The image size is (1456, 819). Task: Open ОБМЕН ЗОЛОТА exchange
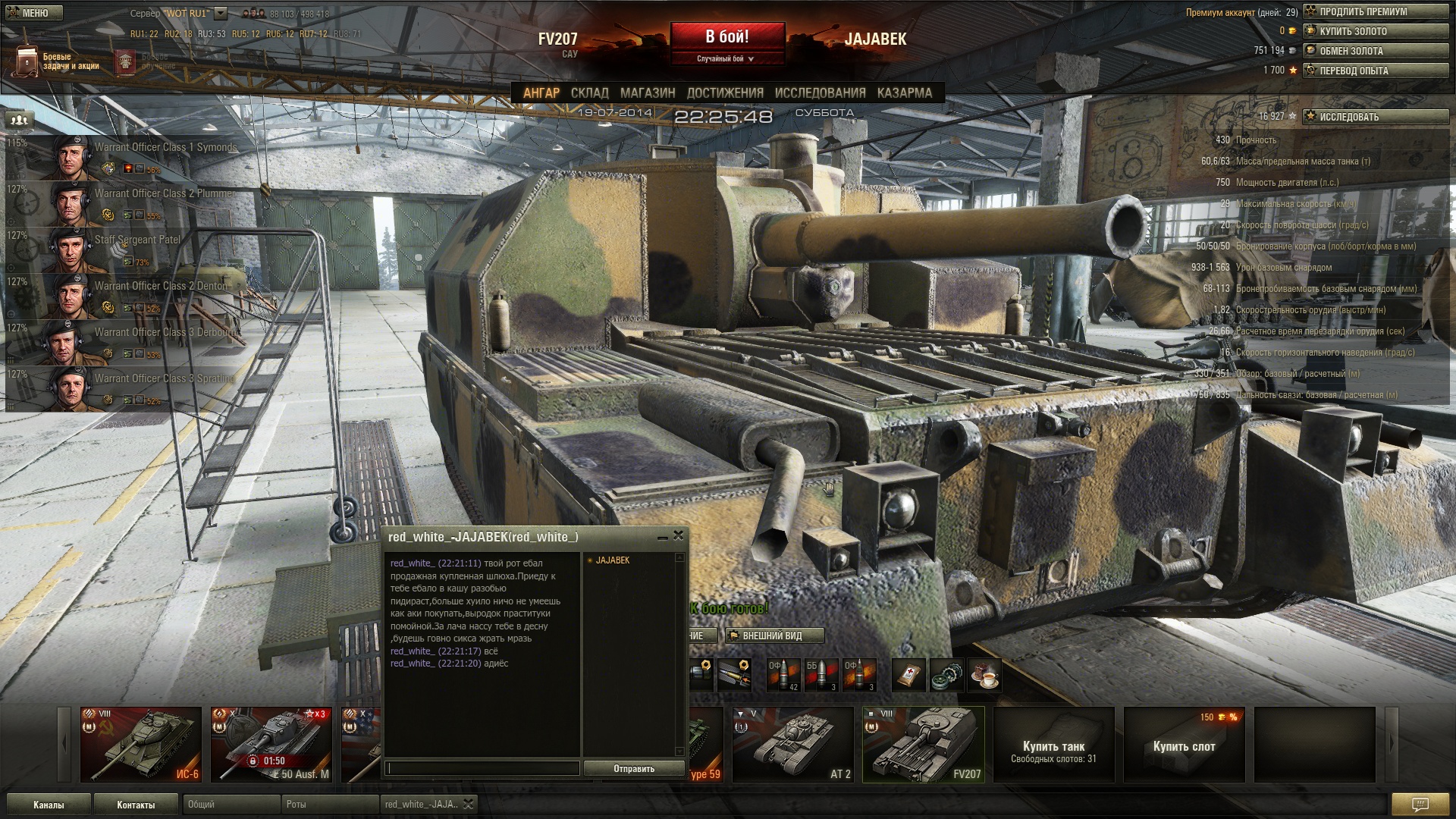pos(1376,51)
